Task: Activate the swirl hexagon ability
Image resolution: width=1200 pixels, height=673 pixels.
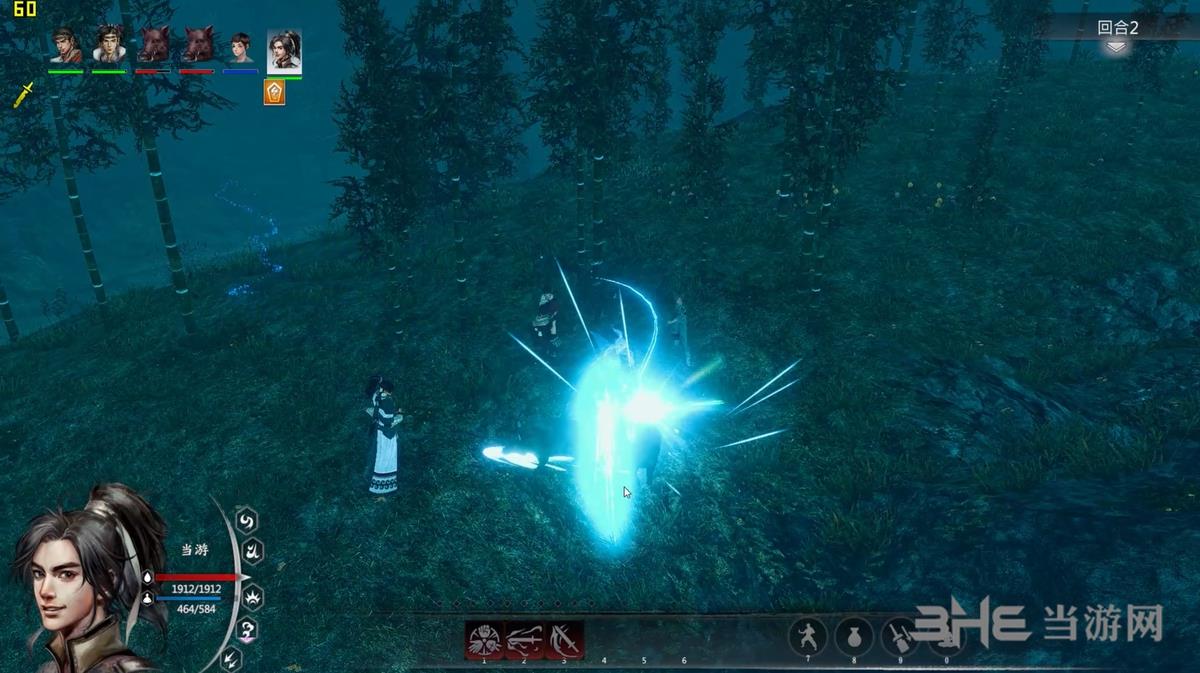Action: tap(246, 520)
